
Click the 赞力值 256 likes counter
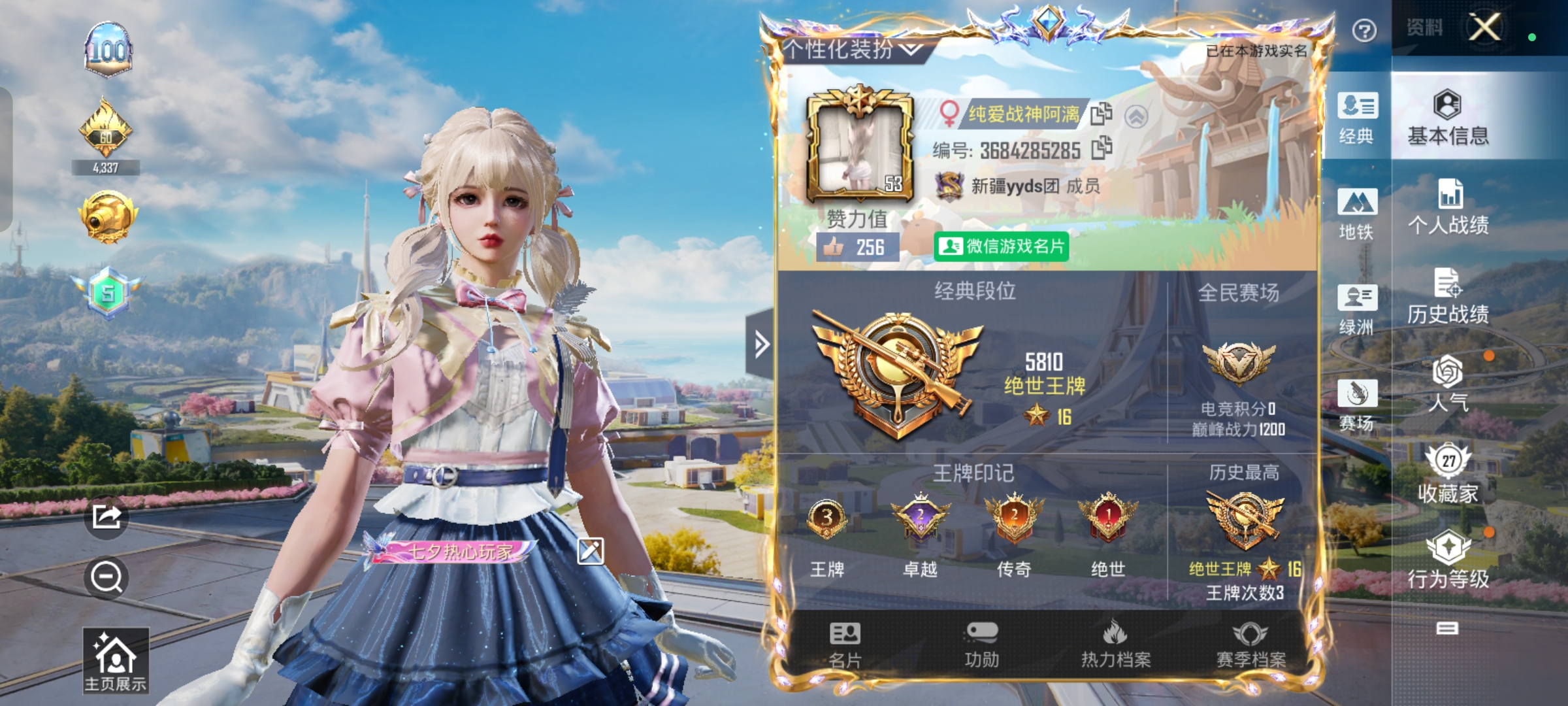click(859, 246)
